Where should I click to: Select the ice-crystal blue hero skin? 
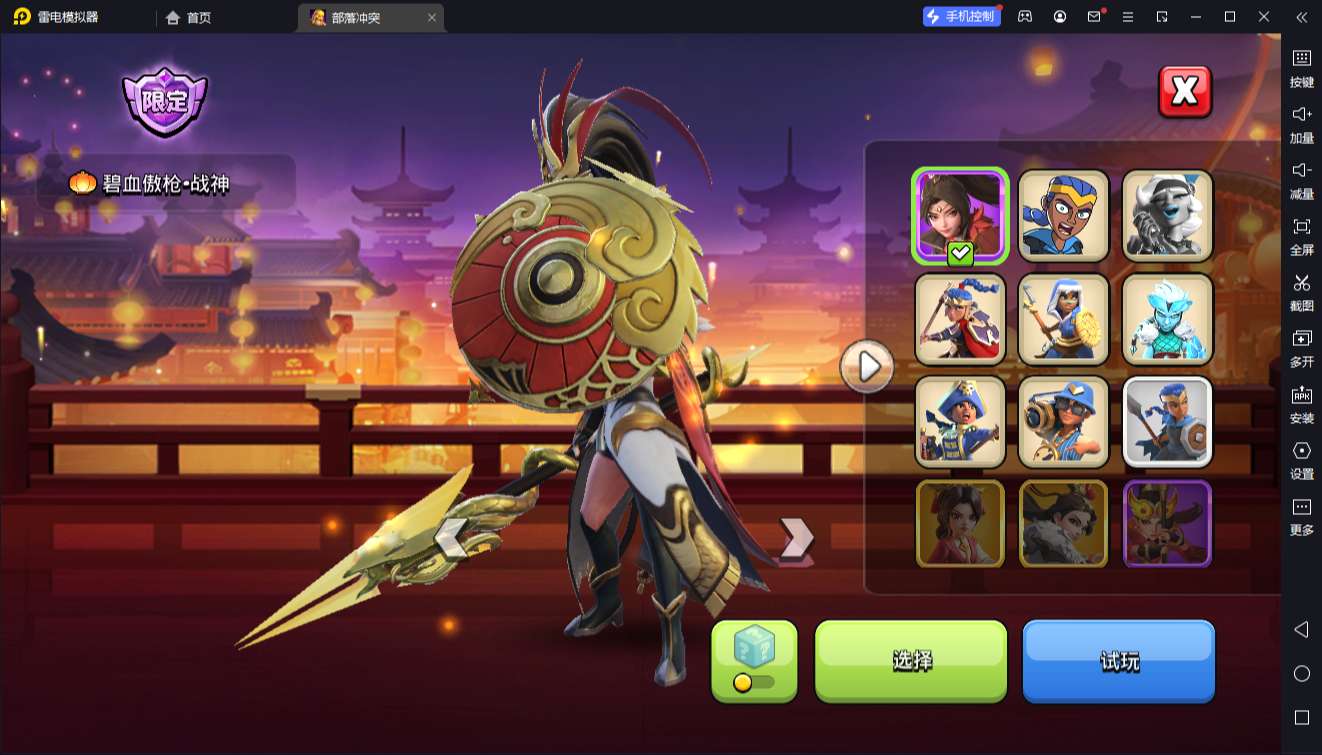click(1167, 319)
